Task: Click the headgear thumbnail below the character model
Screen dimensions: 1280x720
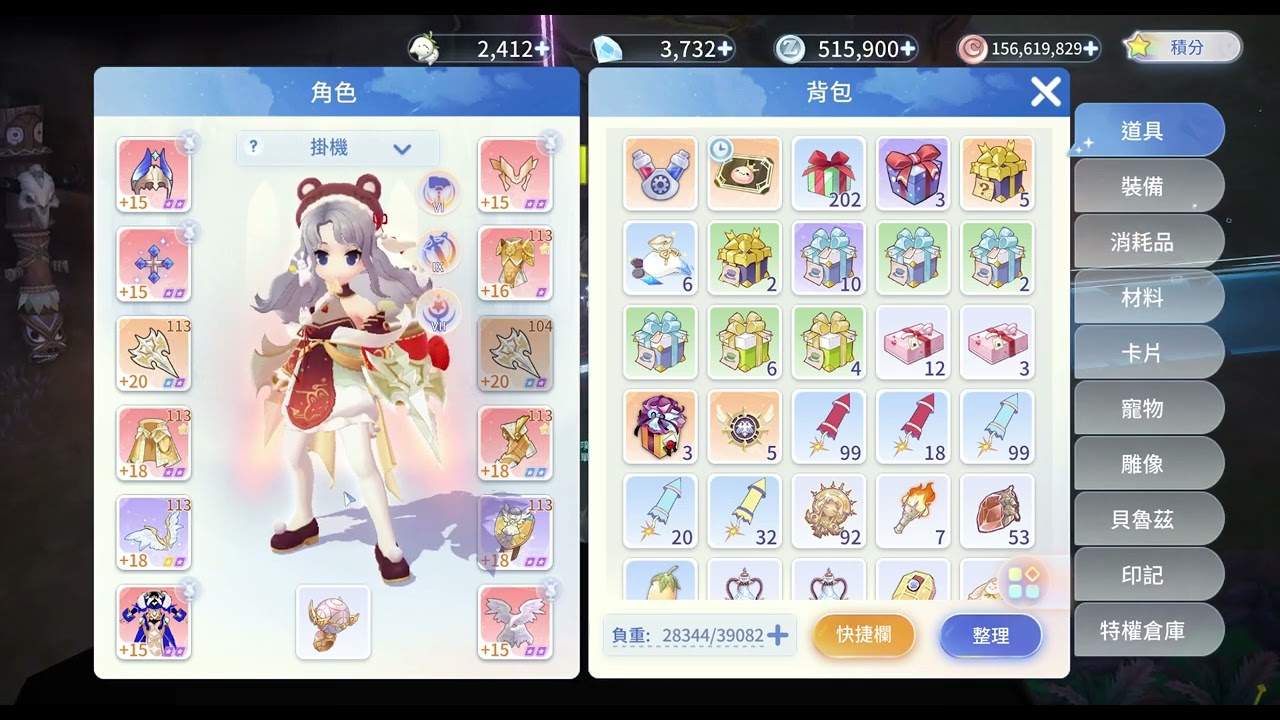Action: coord(333,623)
